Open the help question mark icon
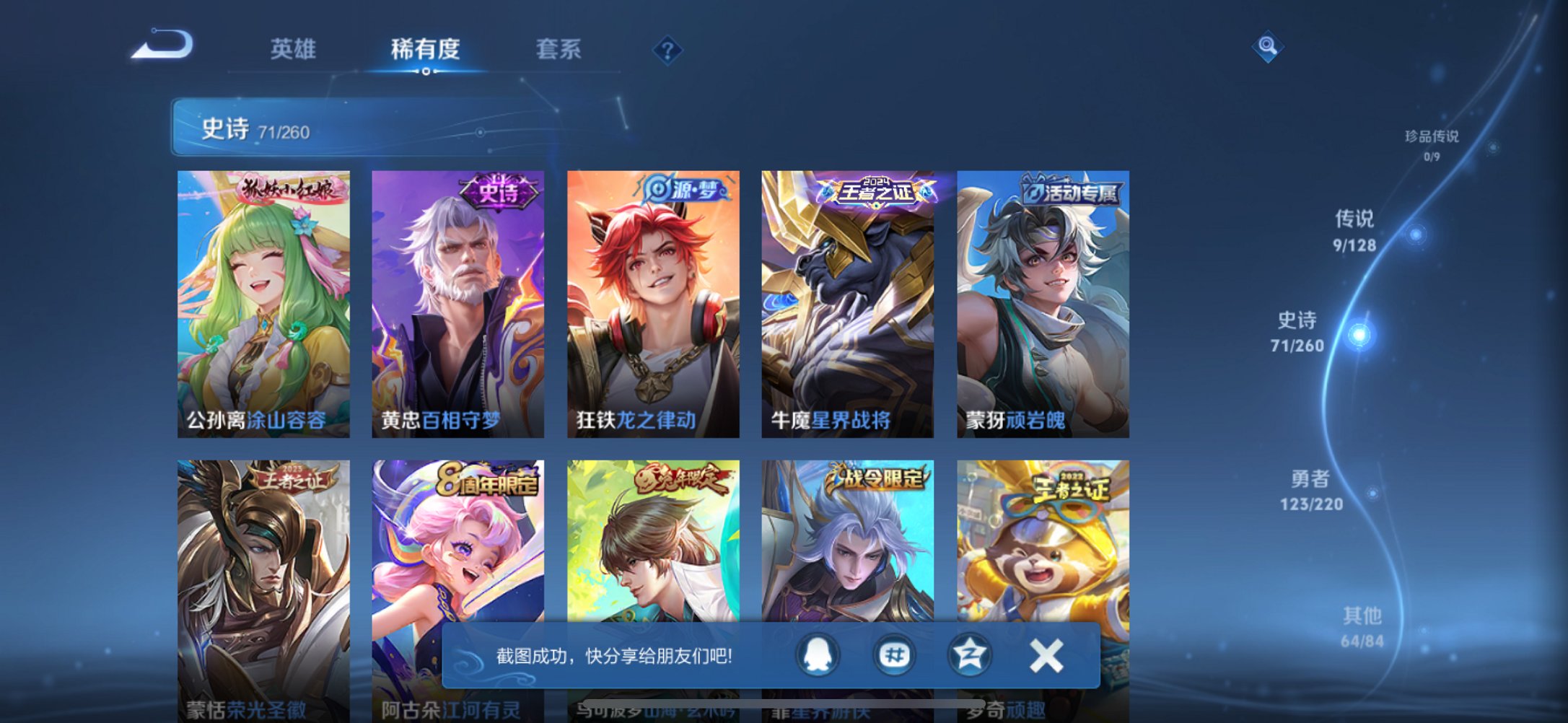 click(667, 50)
